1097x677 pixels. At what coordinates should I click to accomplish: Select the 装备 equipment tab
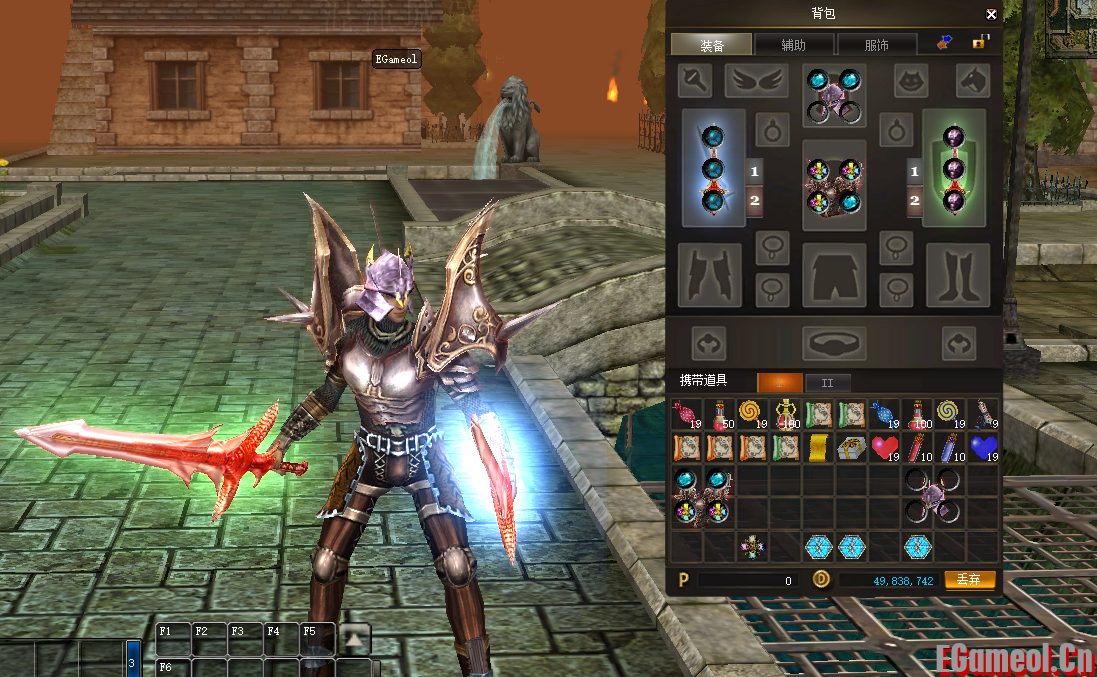point(711,45)
